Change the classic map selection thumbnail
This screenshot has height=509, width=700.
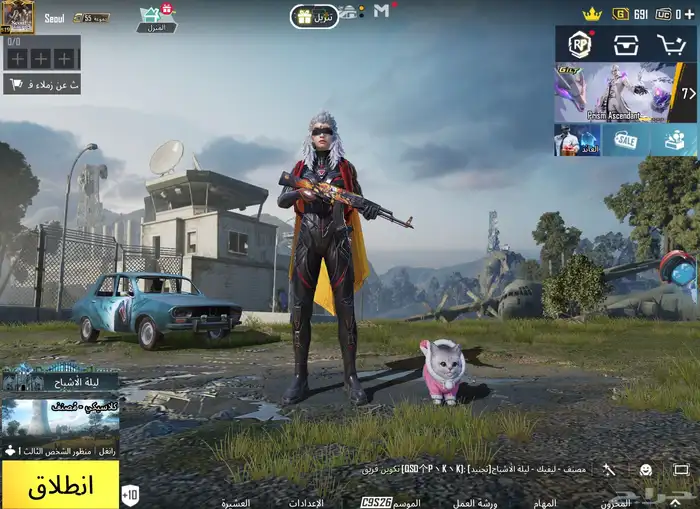[x=60, y=422]
